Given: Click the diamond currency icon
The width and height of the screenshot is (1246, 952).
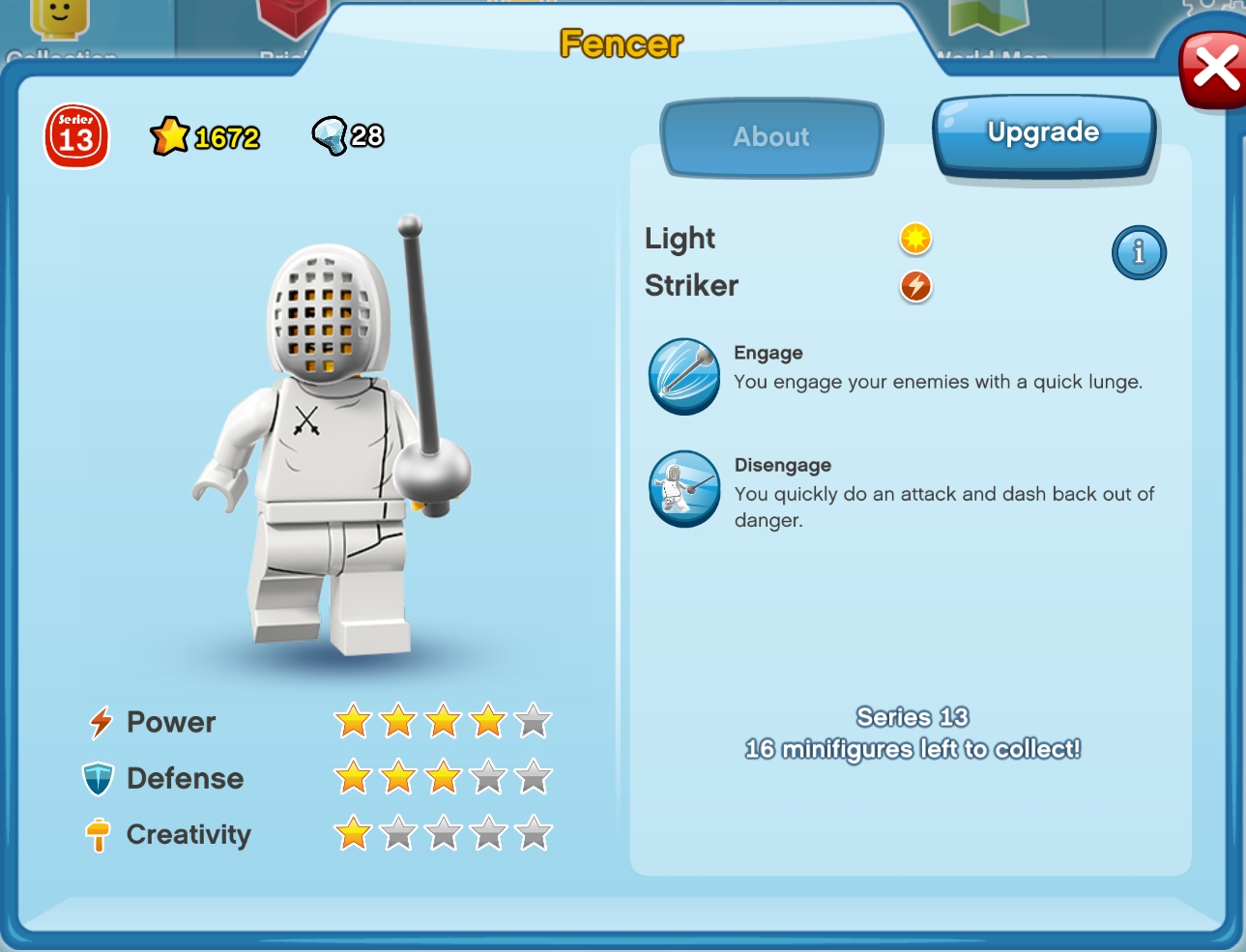Looking at the screenshot, I should 329,134.
